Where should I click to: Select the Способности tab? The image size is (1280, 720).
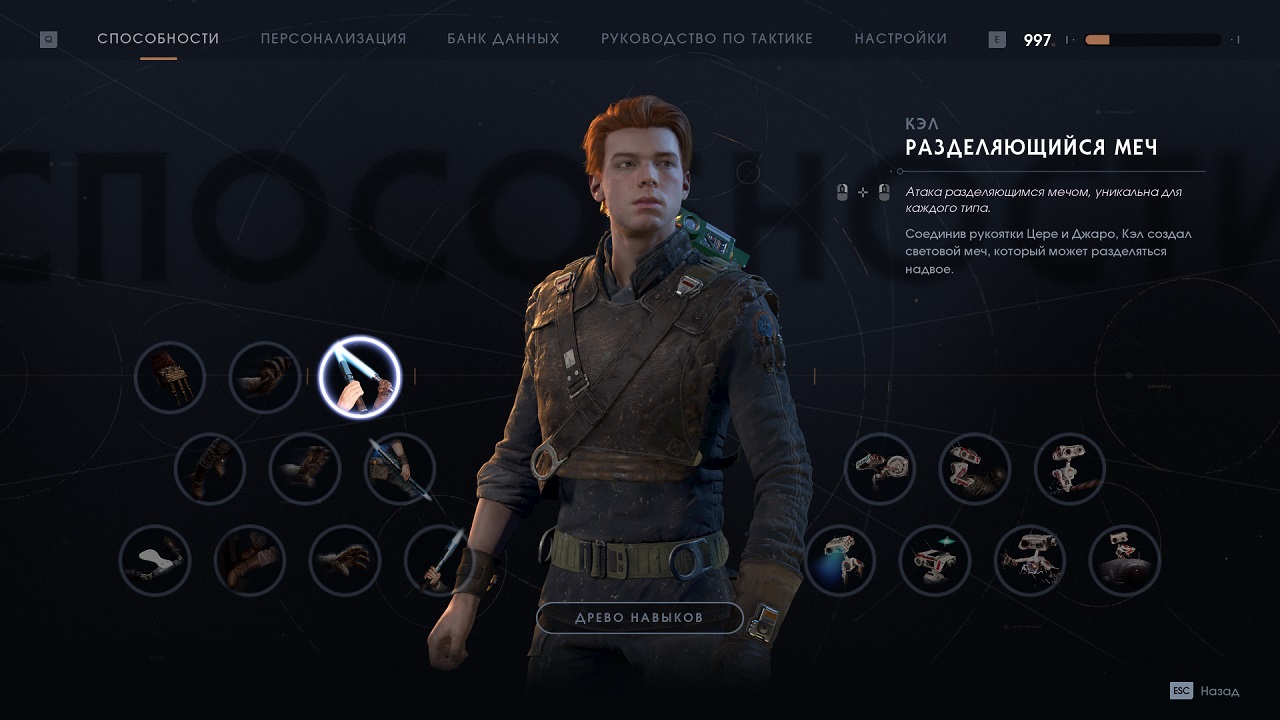coord(158,39)
